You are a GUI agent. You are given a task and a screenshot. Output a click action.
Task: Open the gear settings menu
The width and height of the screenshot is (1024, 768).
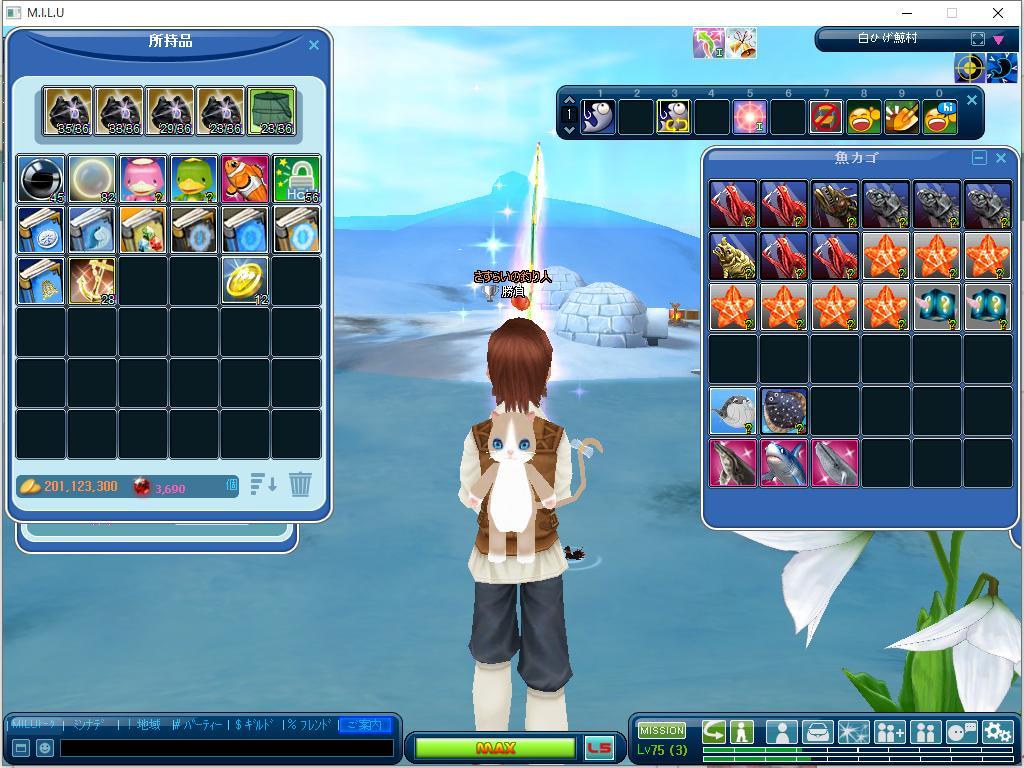click(997, 732)
